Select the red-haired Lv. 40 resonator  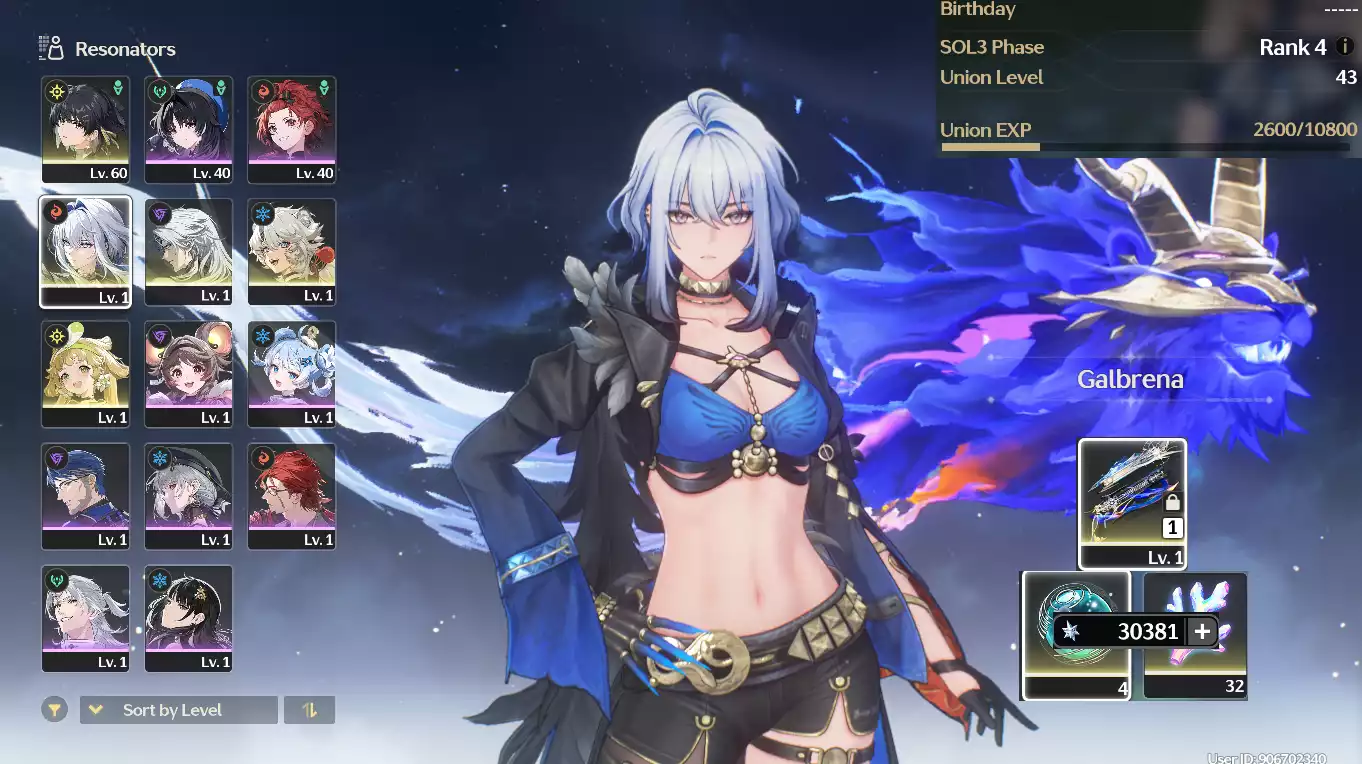pyautogui.click(x=292, y=130)
